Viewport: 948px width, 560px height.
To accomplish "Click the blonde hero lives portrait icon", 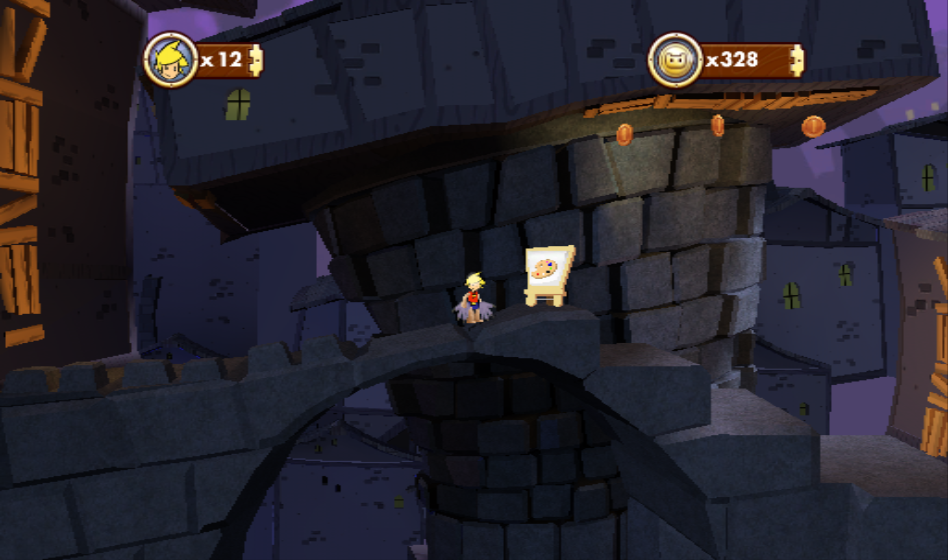I will [170, 60].
